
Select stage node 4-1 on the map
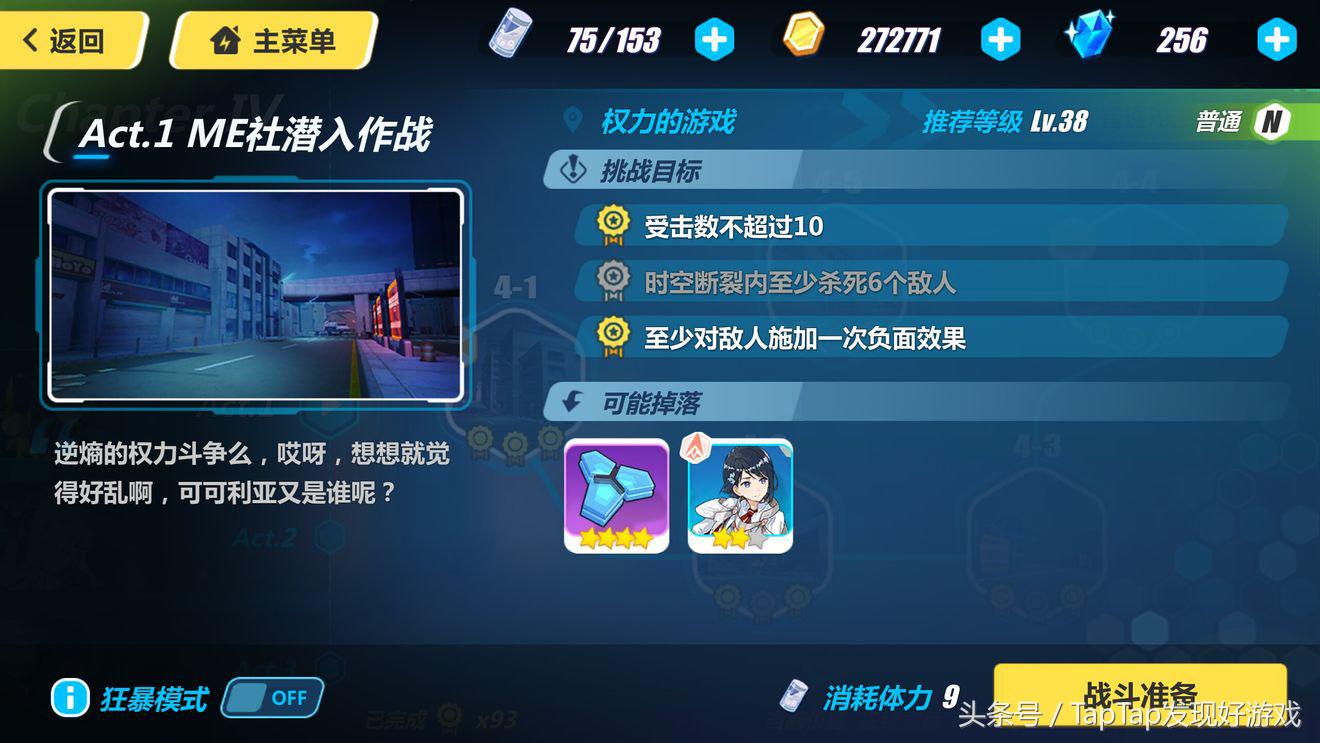(514, 287)
